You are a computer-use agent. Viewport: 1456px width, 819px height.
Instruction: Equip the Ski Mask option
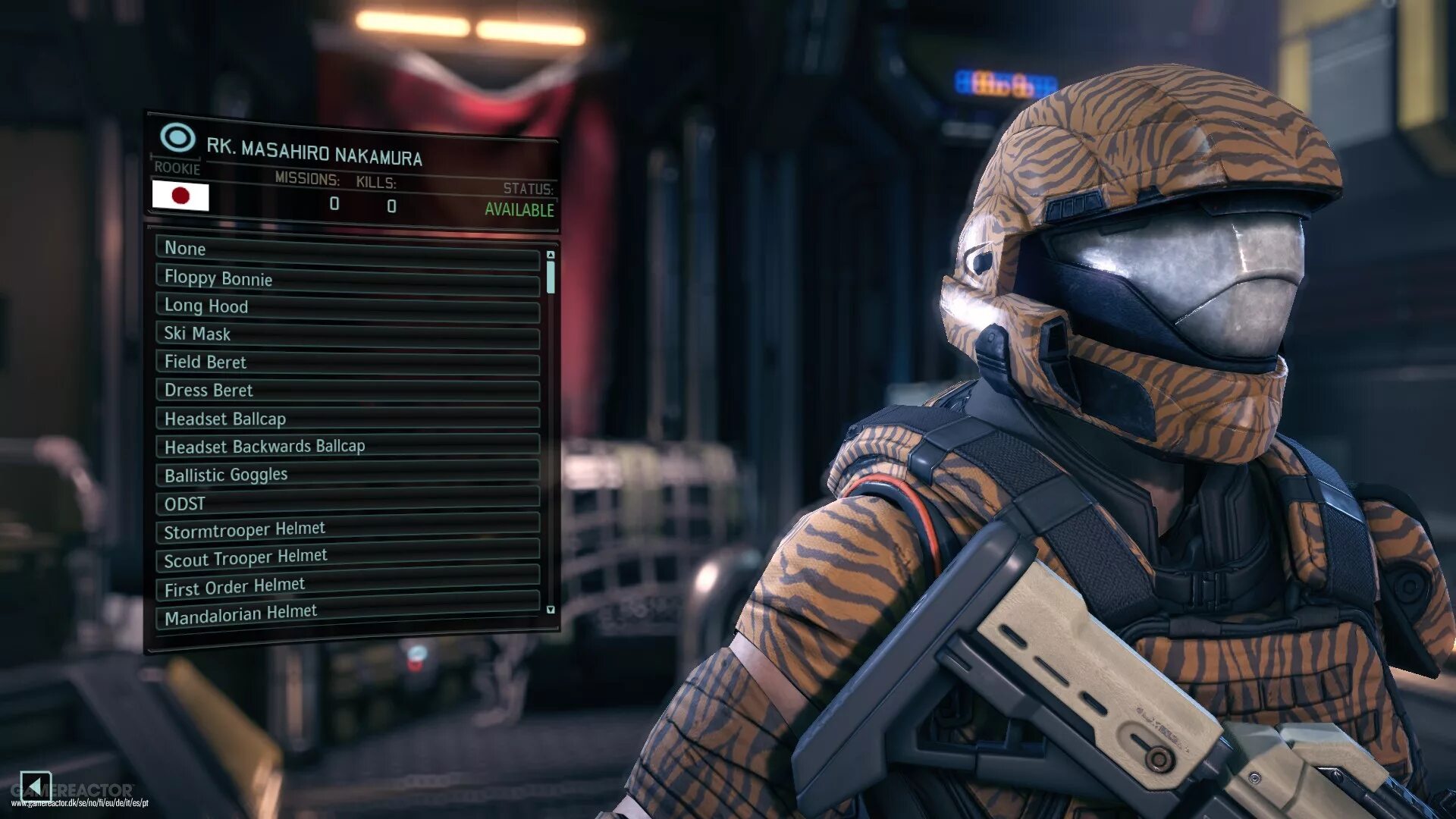[347, 334]
